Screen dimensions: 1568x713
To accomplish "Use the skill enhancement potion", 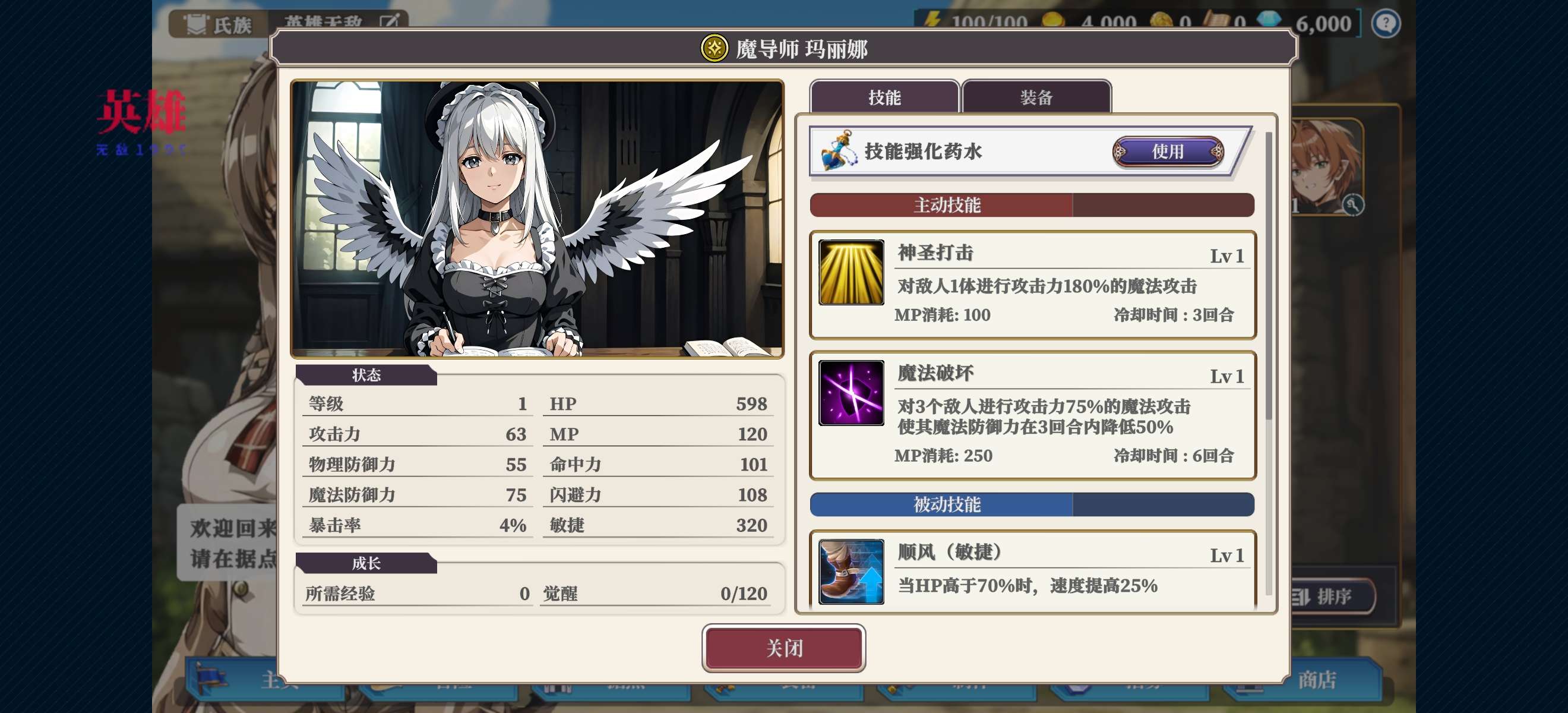I will pyautogui.click(x=1168, y=152).
